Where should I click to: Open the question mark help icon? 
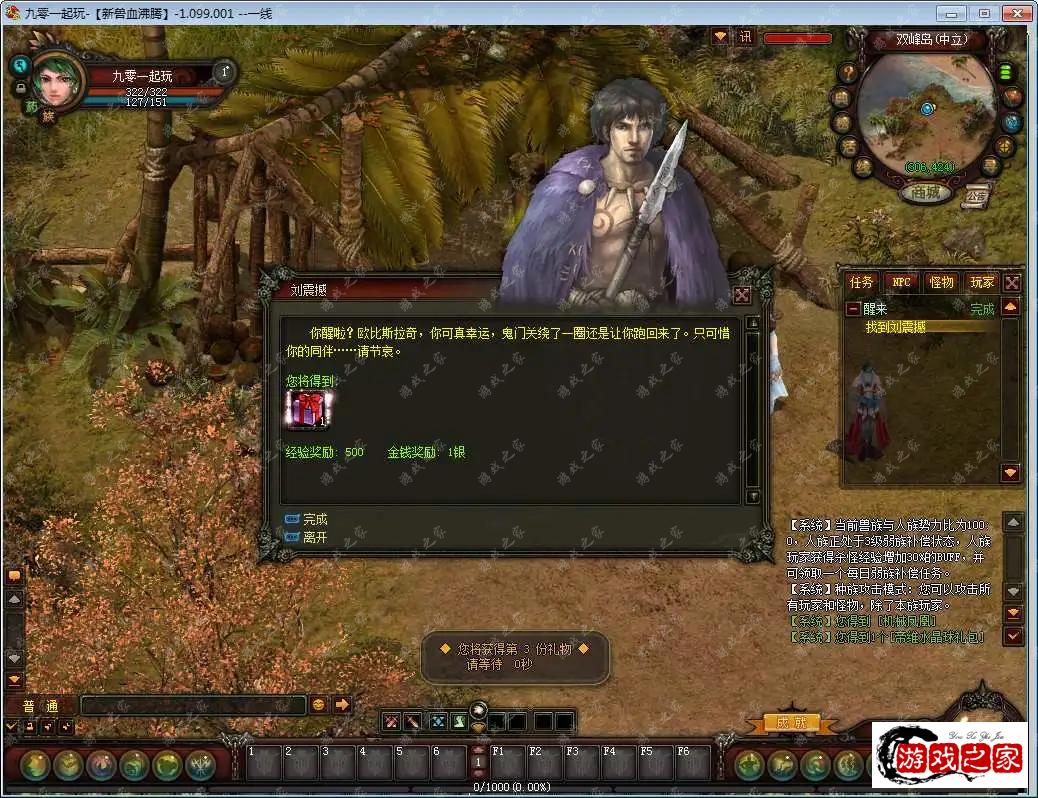click(848, 72)
